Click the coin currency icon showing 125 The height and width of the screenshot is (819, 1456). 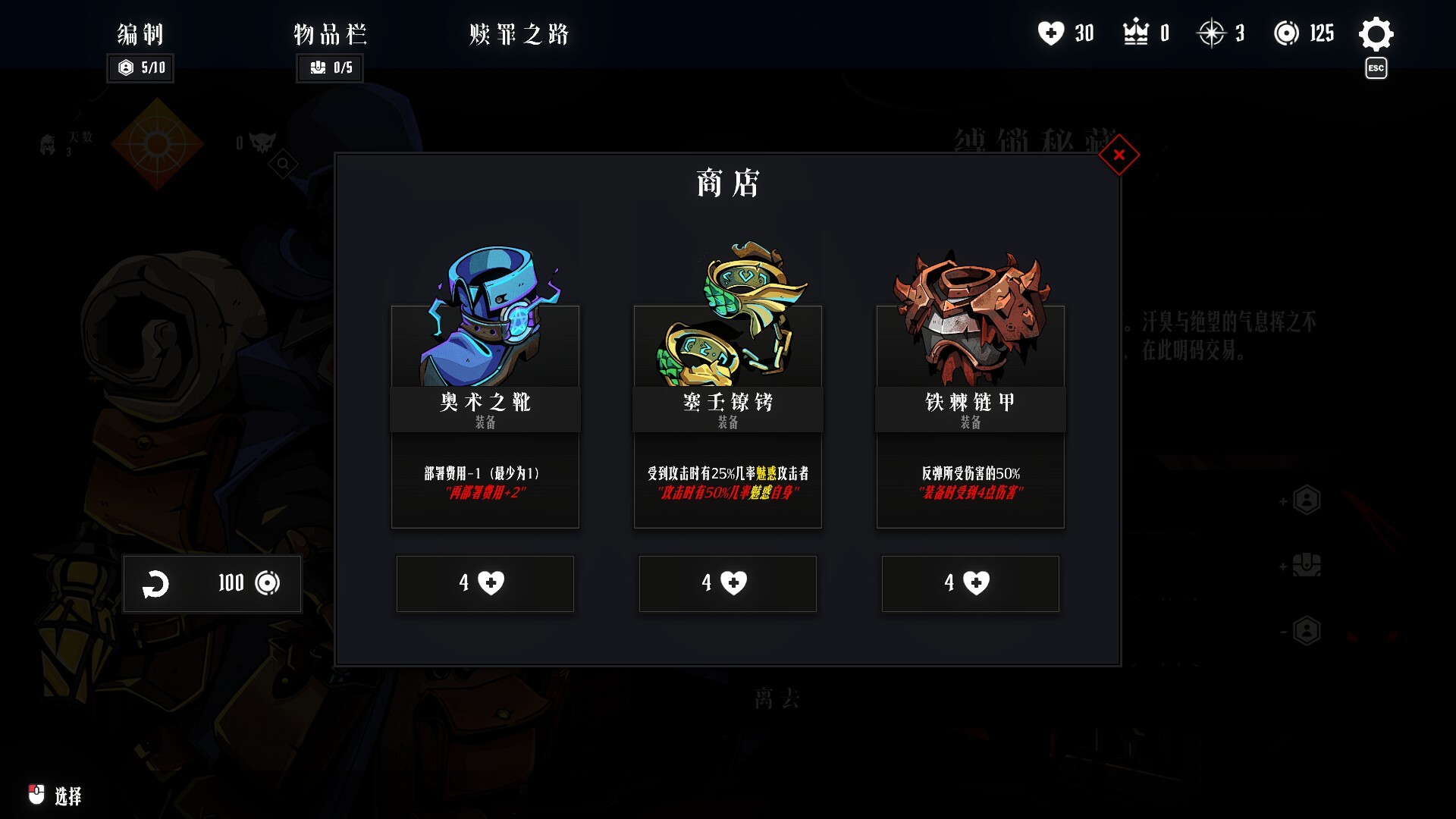[x=1289, y=33]
